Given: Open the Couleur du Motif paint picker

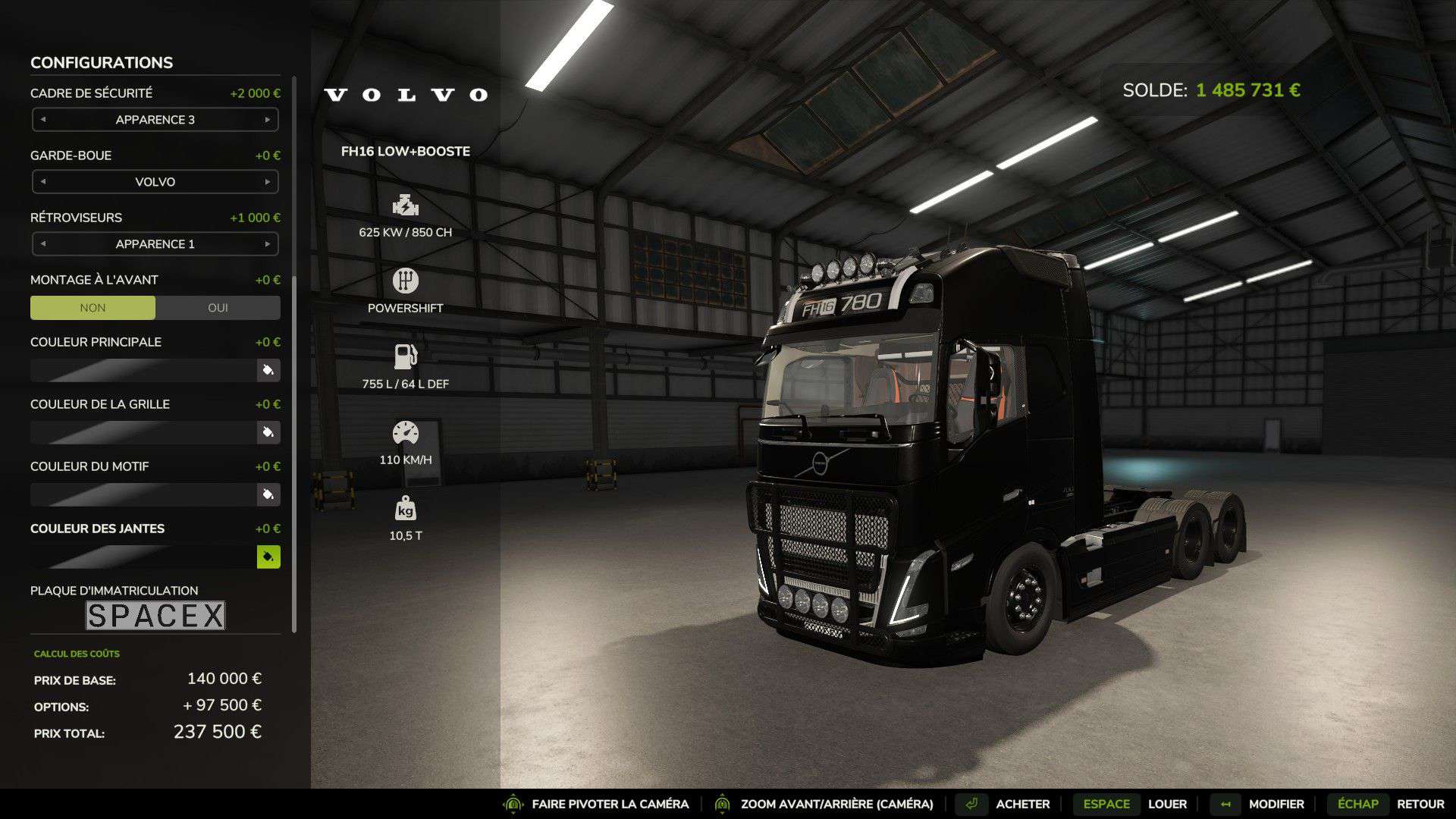Looking at the screenshot, I should point(268,494).
